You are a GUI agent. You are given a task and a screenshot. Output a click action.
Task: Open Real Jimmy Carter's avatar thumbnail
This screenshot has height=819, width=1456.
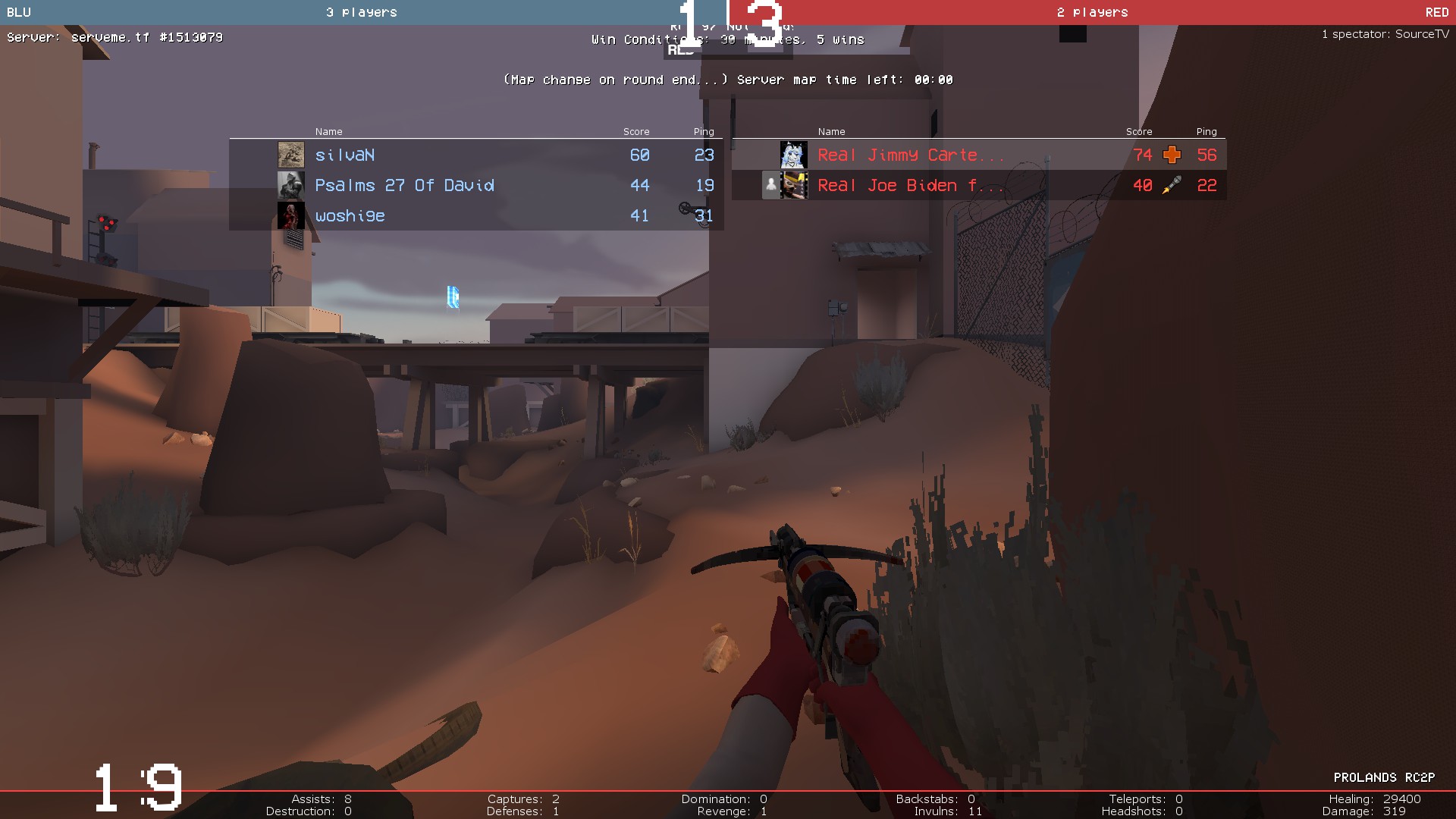click(793, 155)
